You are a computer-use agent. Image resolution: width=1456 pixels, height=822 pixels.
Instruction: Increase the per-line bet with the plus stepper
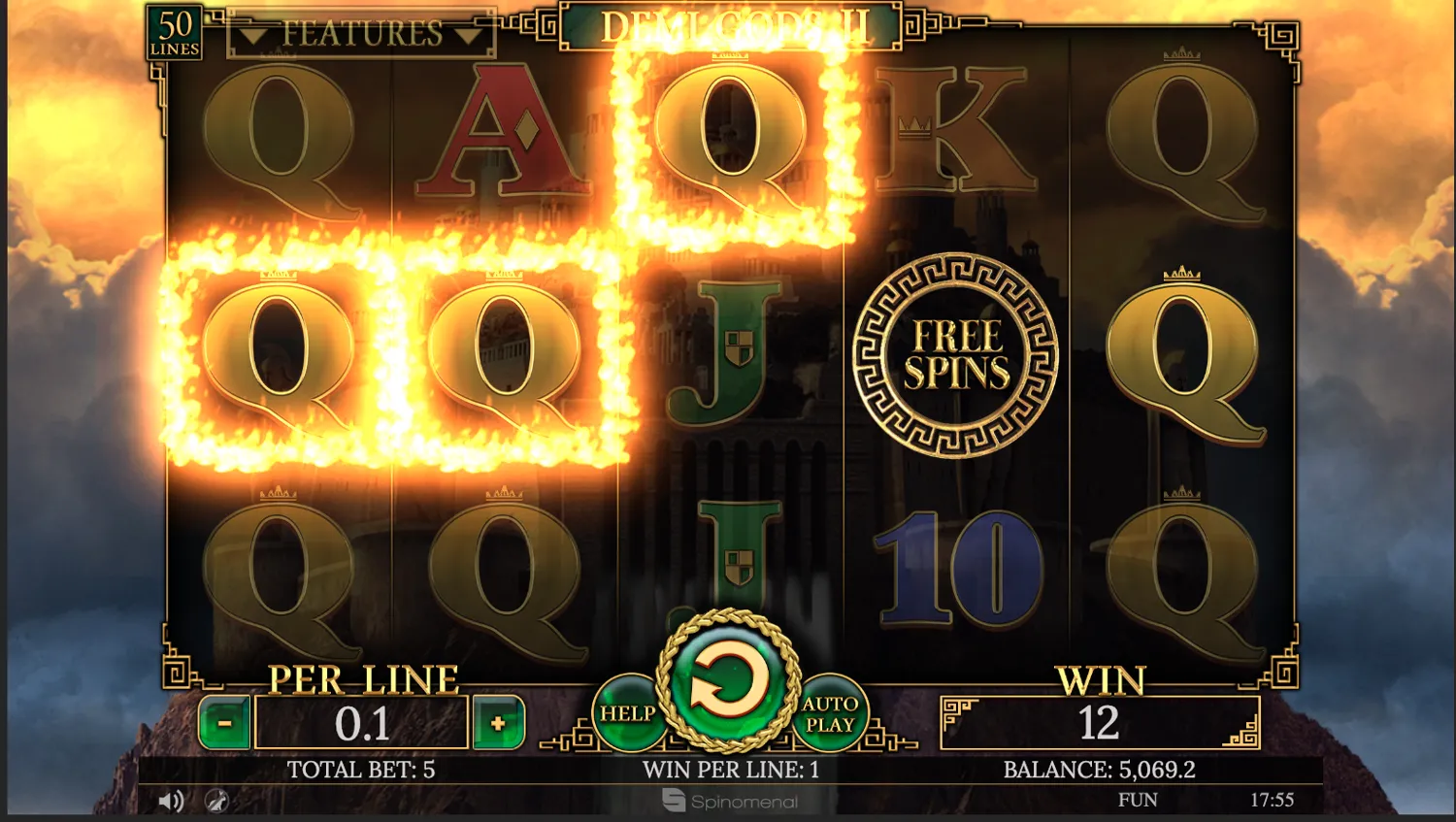pyautogui.click(x=497, y=722)
